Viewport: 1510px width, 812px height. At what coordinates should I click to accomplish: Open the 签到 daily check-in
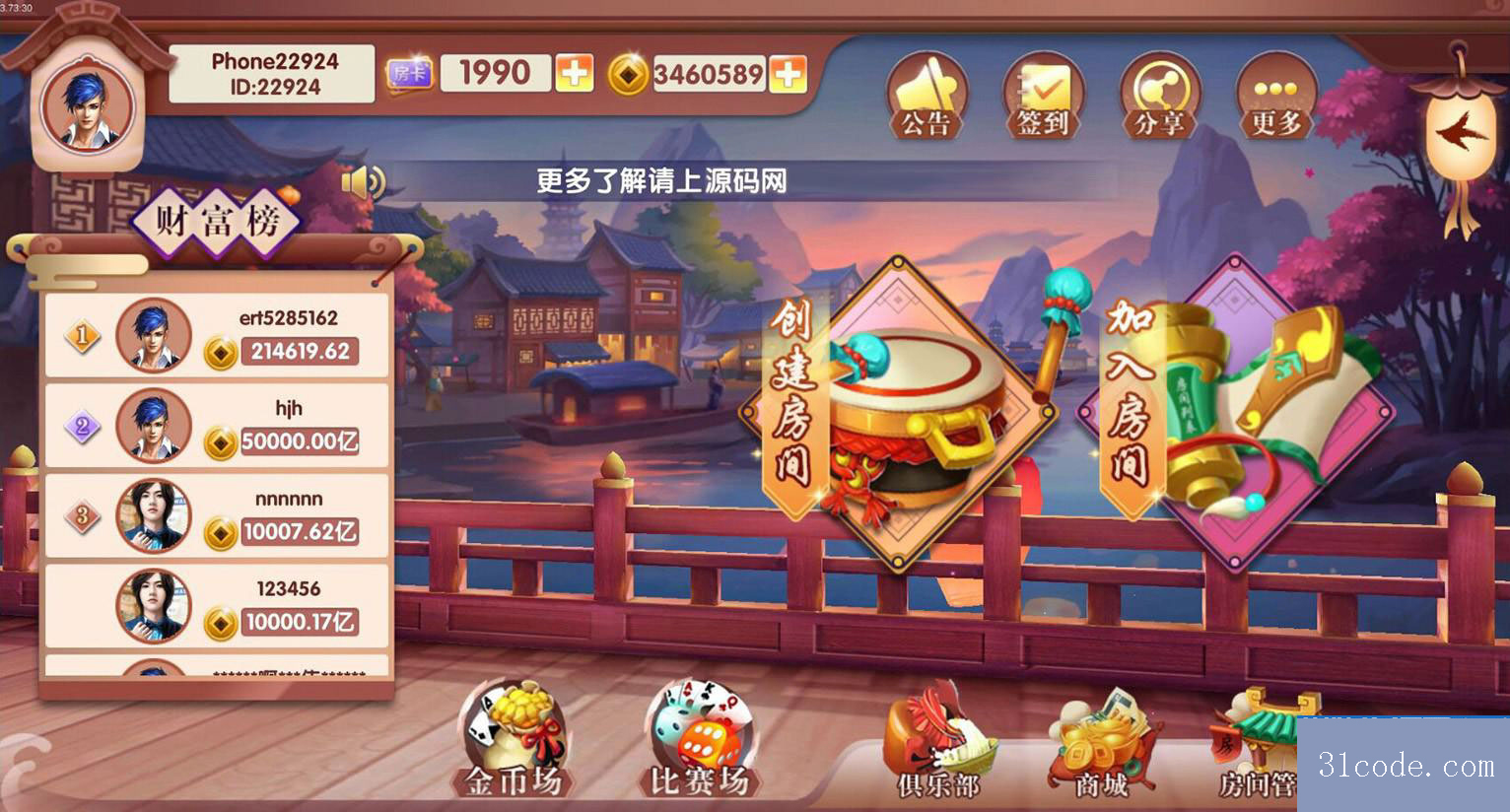1043,97
